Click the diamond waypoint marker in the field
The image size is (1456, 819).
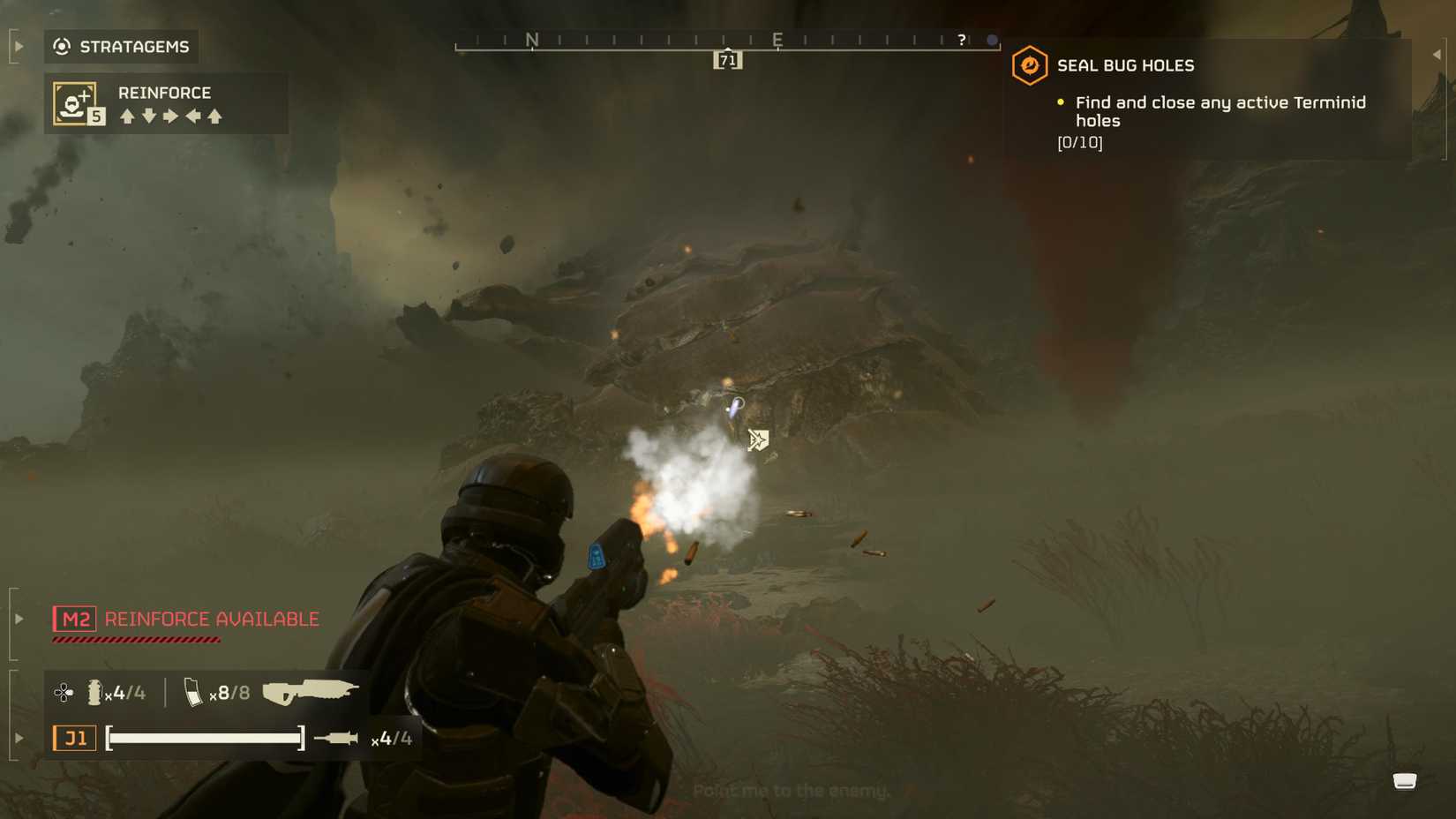759,439
